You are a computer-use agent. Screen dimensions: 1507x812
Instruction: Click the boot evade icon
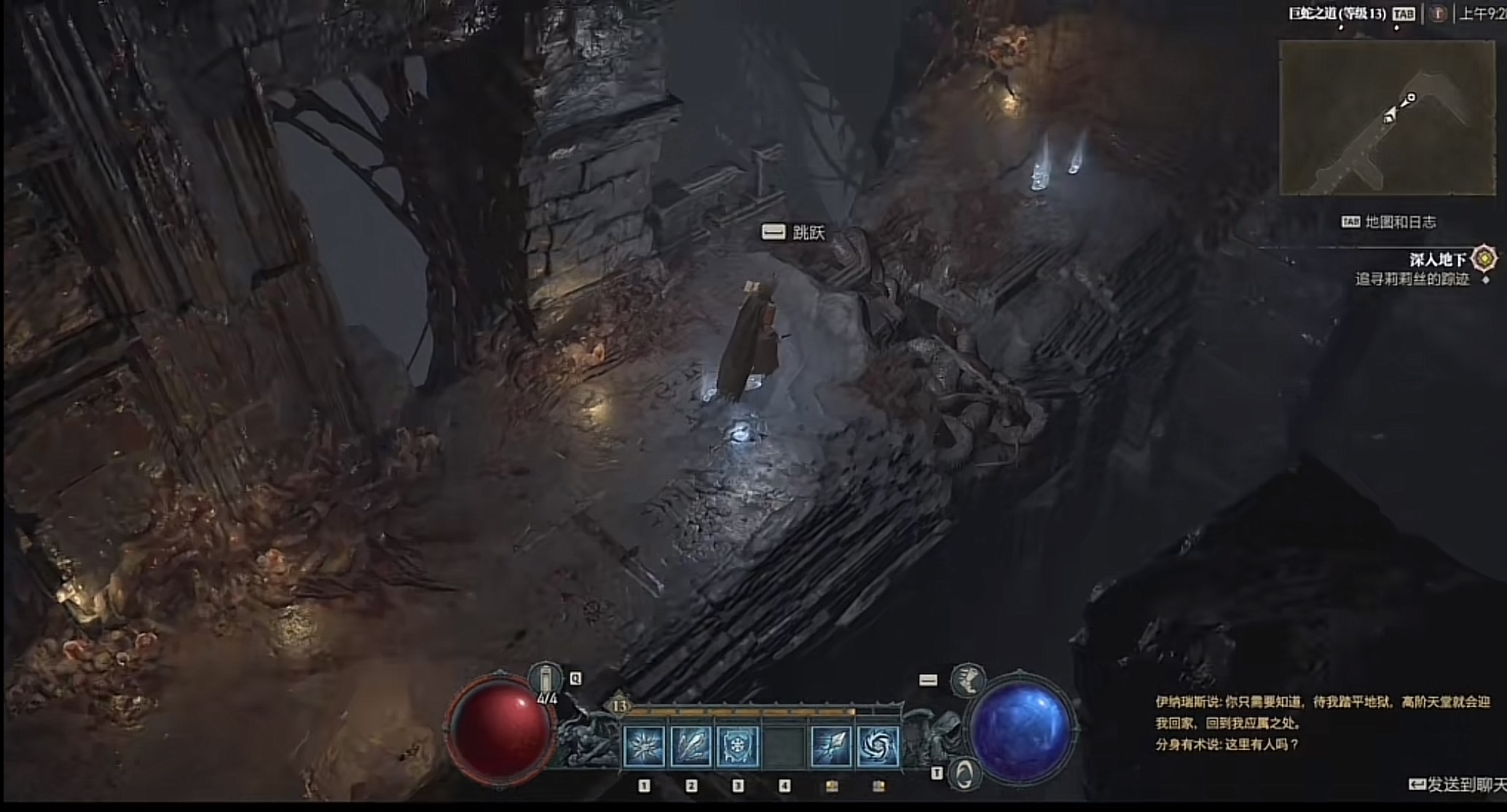coord(968,680)
